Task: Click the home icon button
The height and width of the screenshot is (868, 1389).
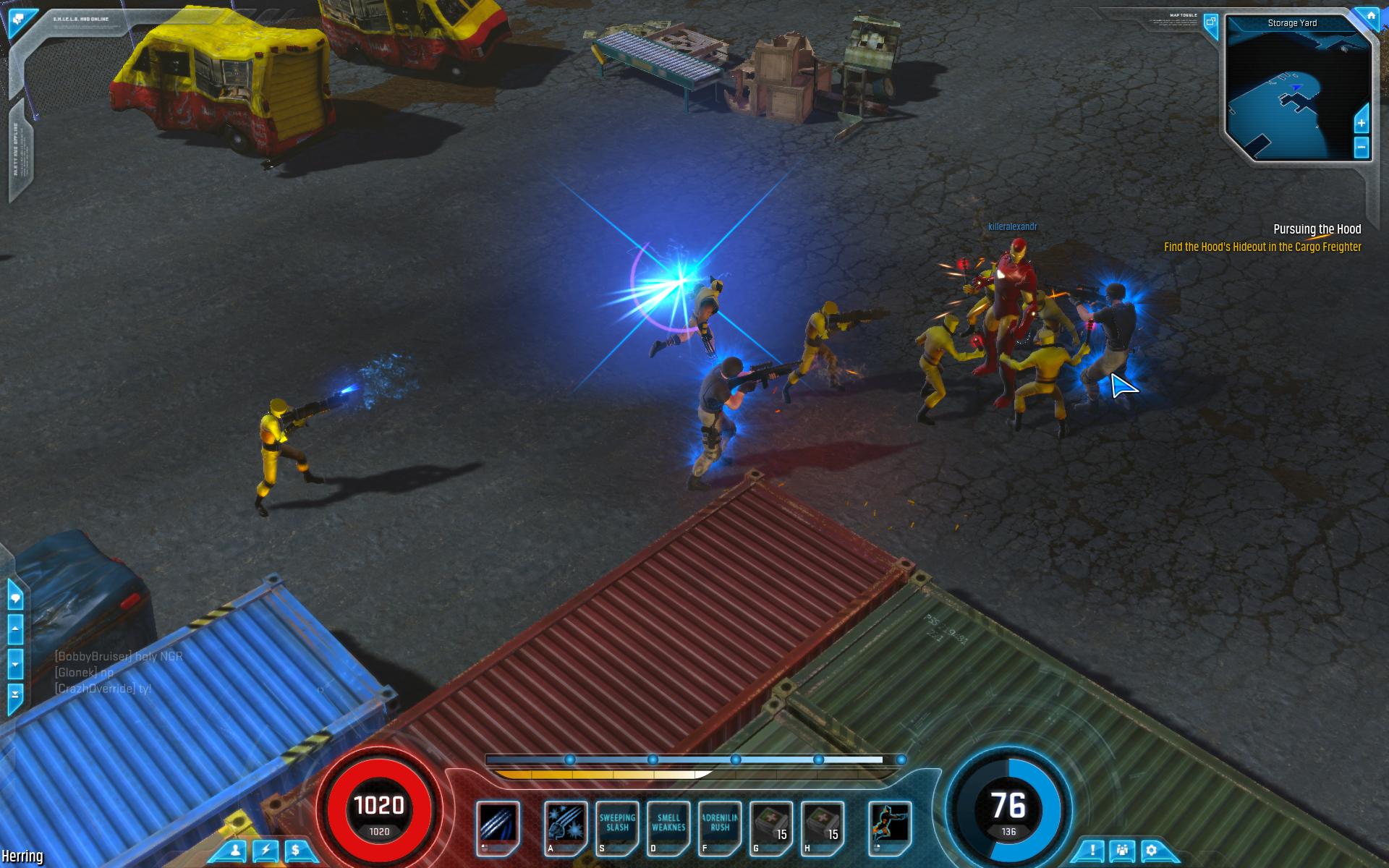Action: click(x=1370, y=15)
